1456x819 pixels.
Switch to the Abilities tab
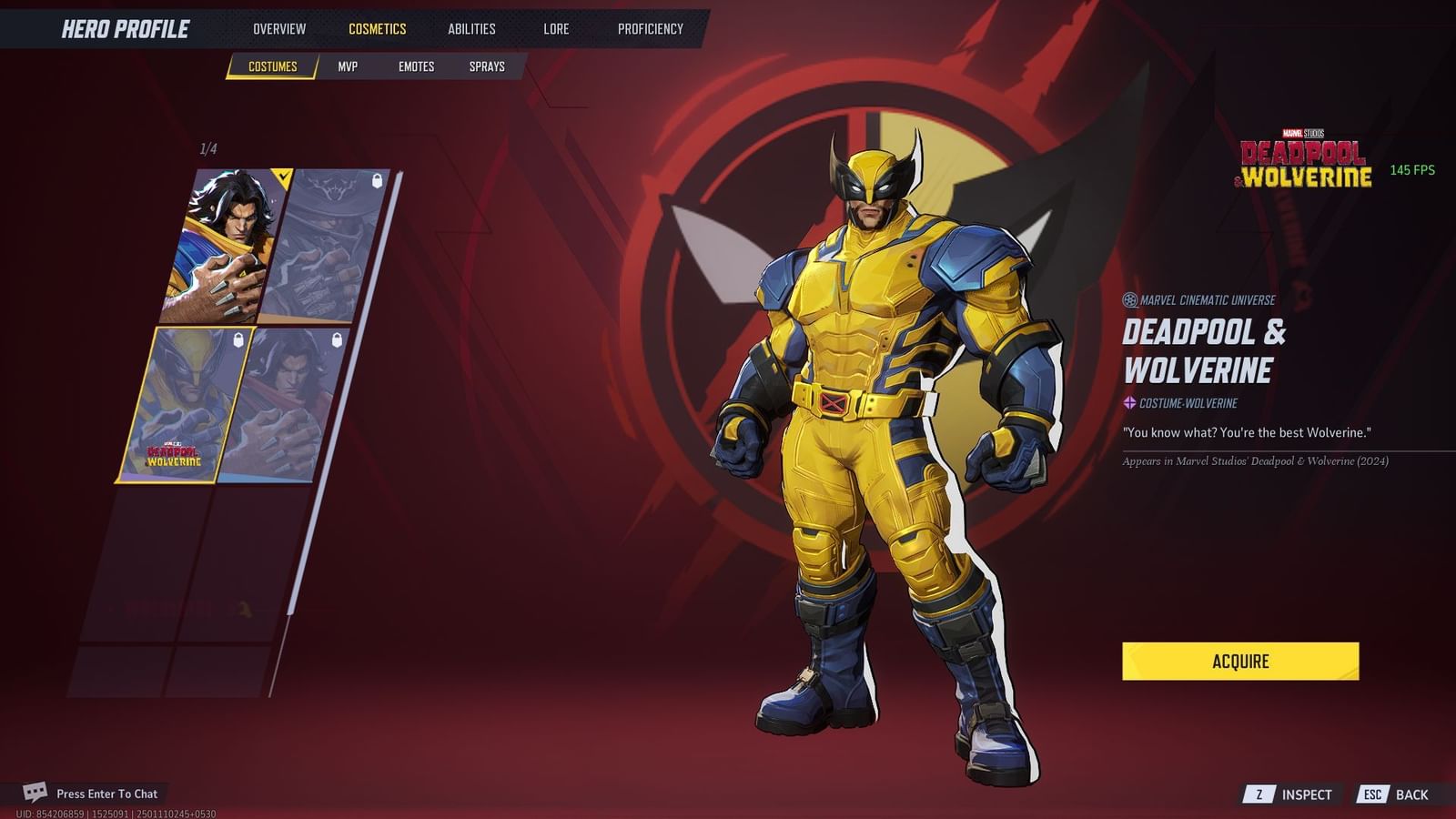tap(470, 28)
